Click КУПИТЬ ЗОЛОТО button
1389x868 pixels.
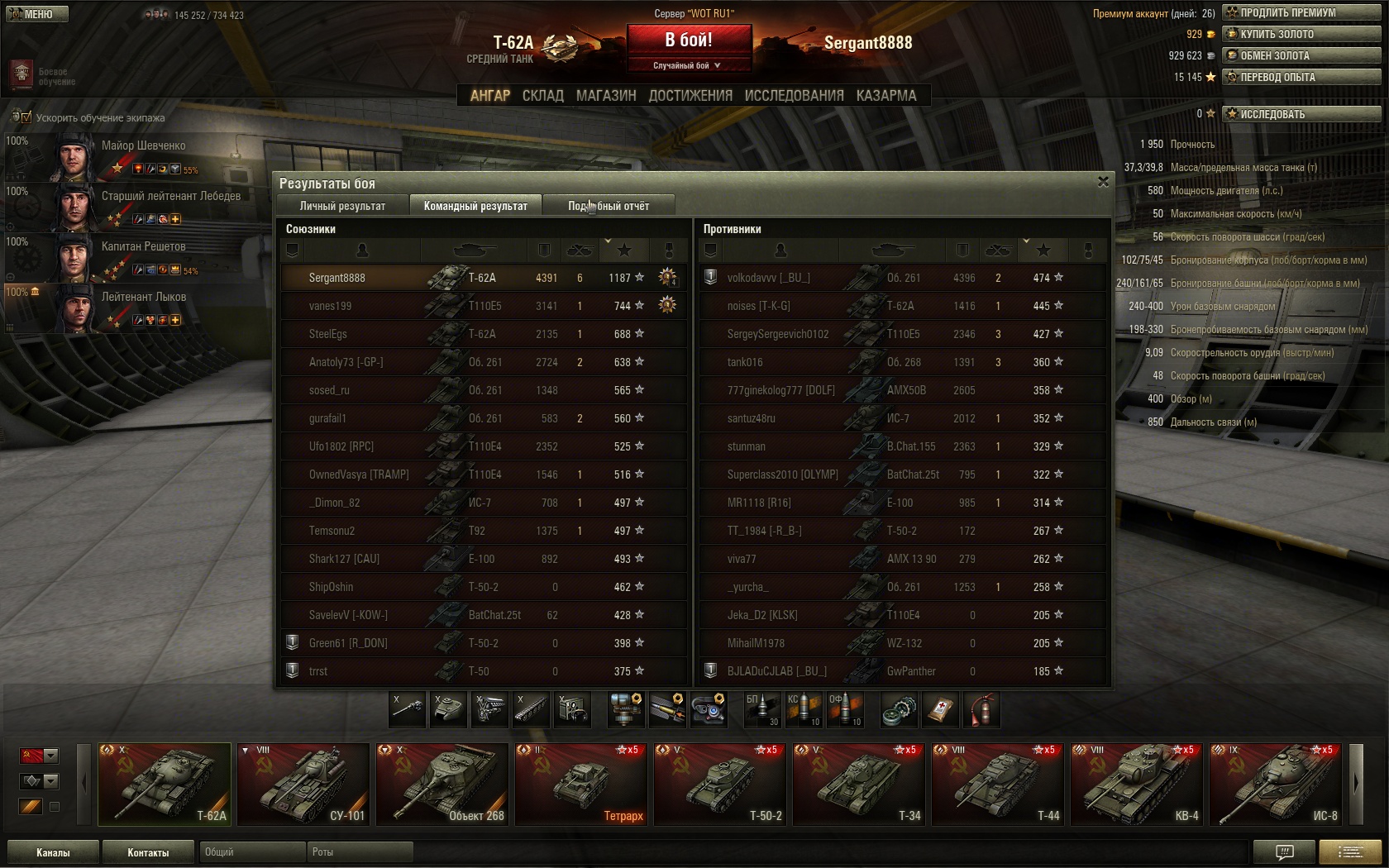click(x=1301, y=34)
